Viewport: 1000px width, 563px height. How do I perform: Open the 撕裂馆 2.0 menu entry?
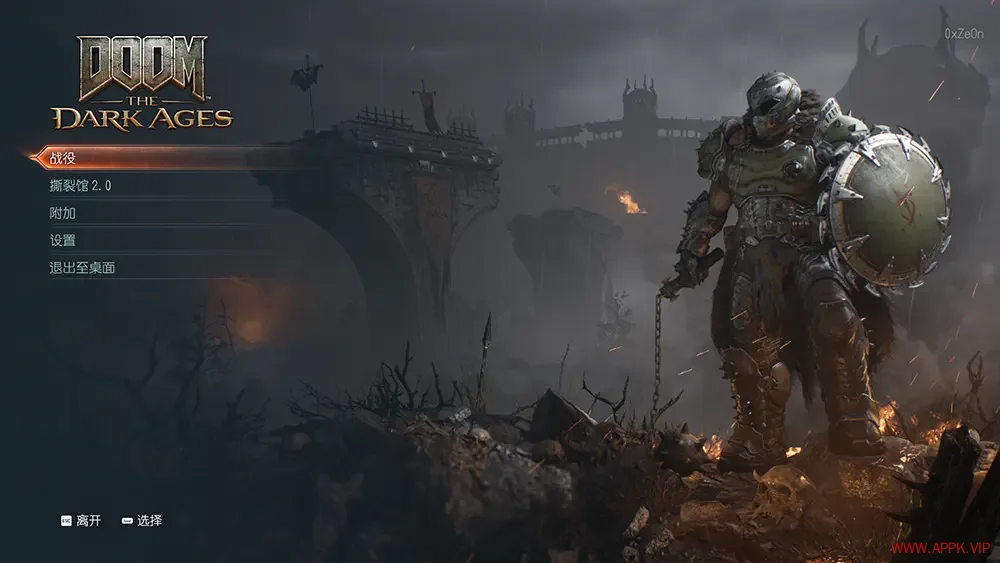point(80,186)
